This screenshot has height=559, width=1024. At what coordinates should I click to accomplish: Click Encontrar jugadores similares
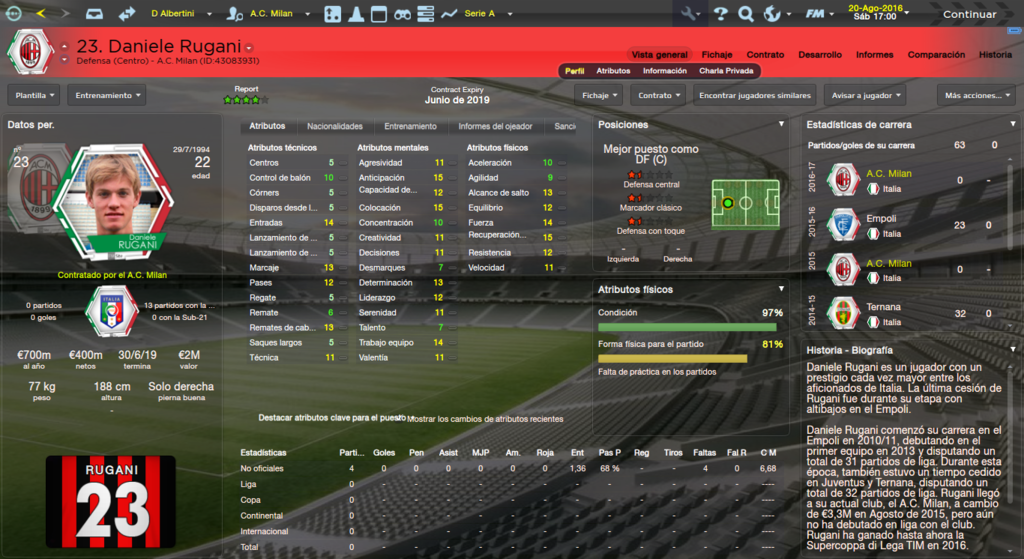(754, 95)
